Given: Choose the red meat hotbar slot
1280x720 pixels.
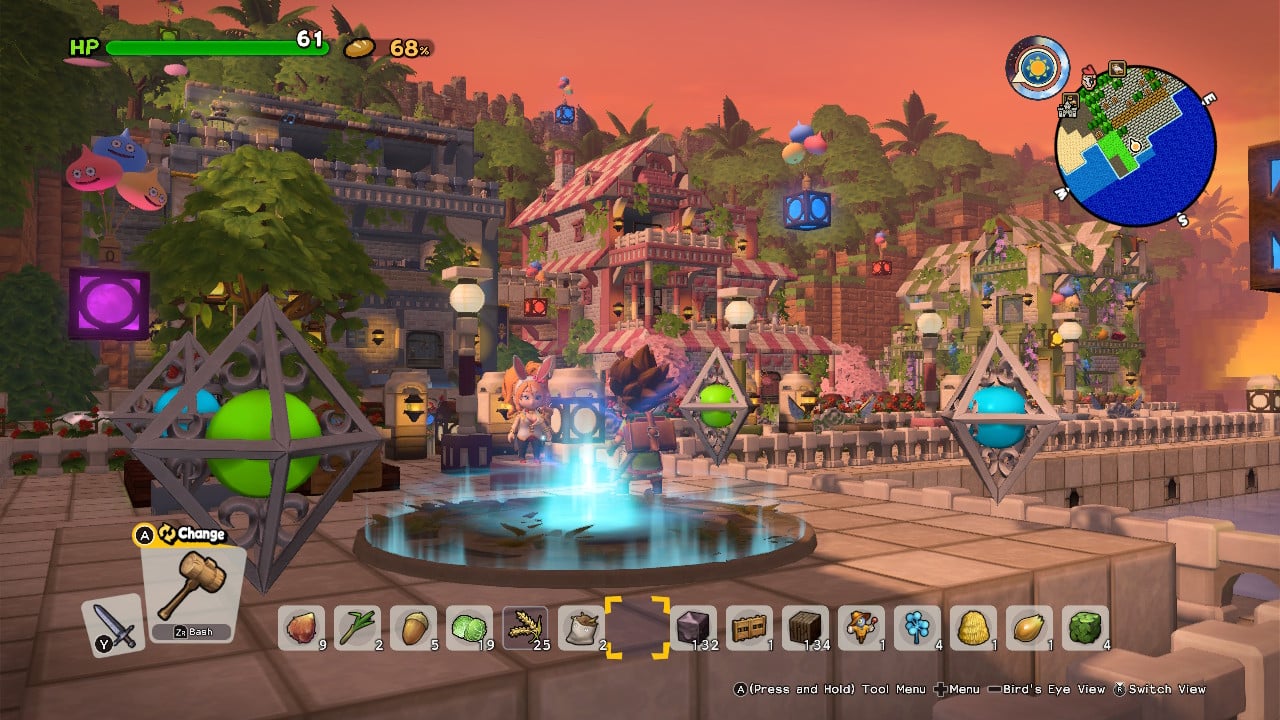Looking at the screenshot, I should (x=300, y=628).
